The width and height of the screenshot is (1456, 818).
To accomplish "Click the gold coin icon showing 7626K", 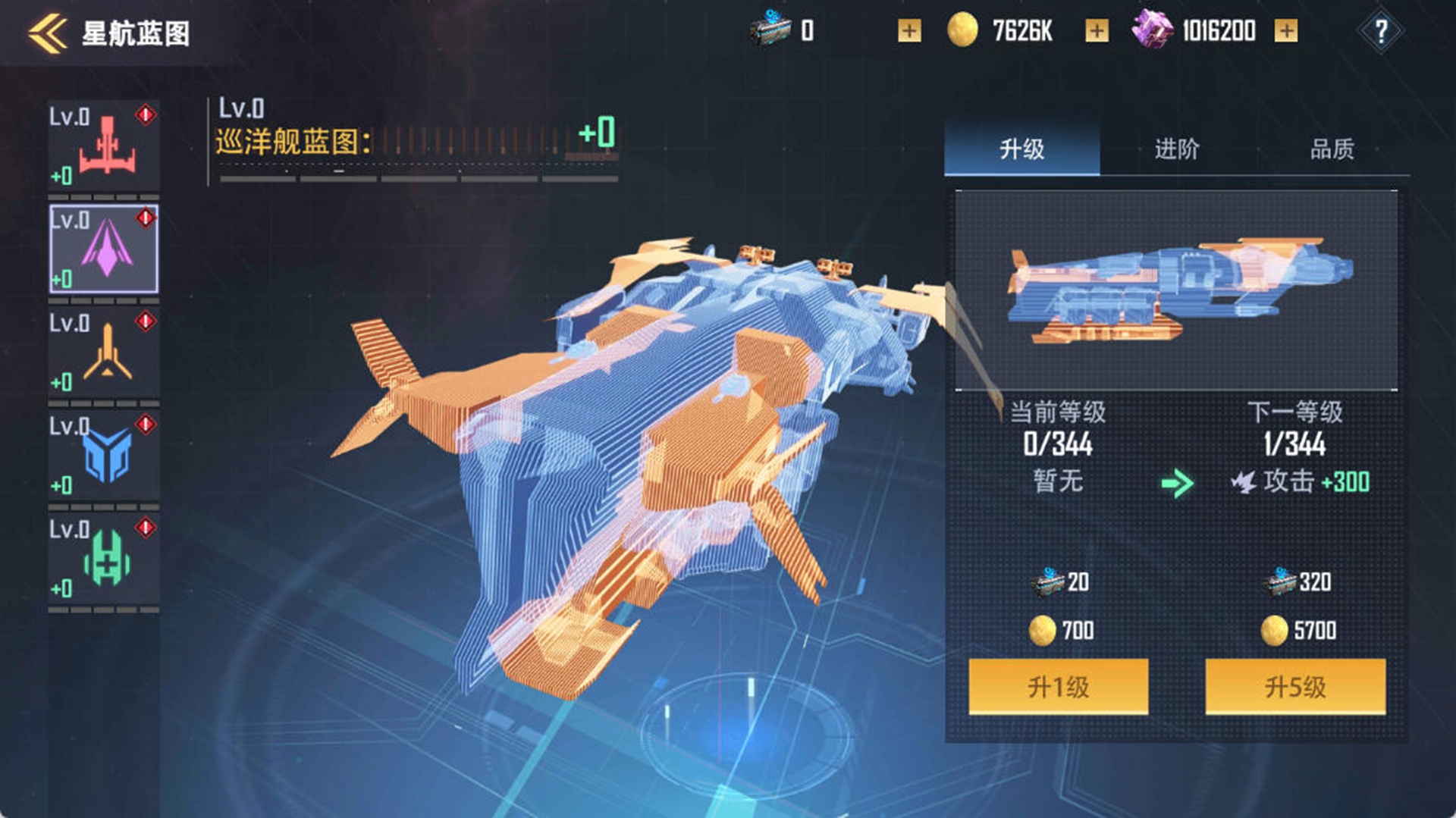I will 963,30.
